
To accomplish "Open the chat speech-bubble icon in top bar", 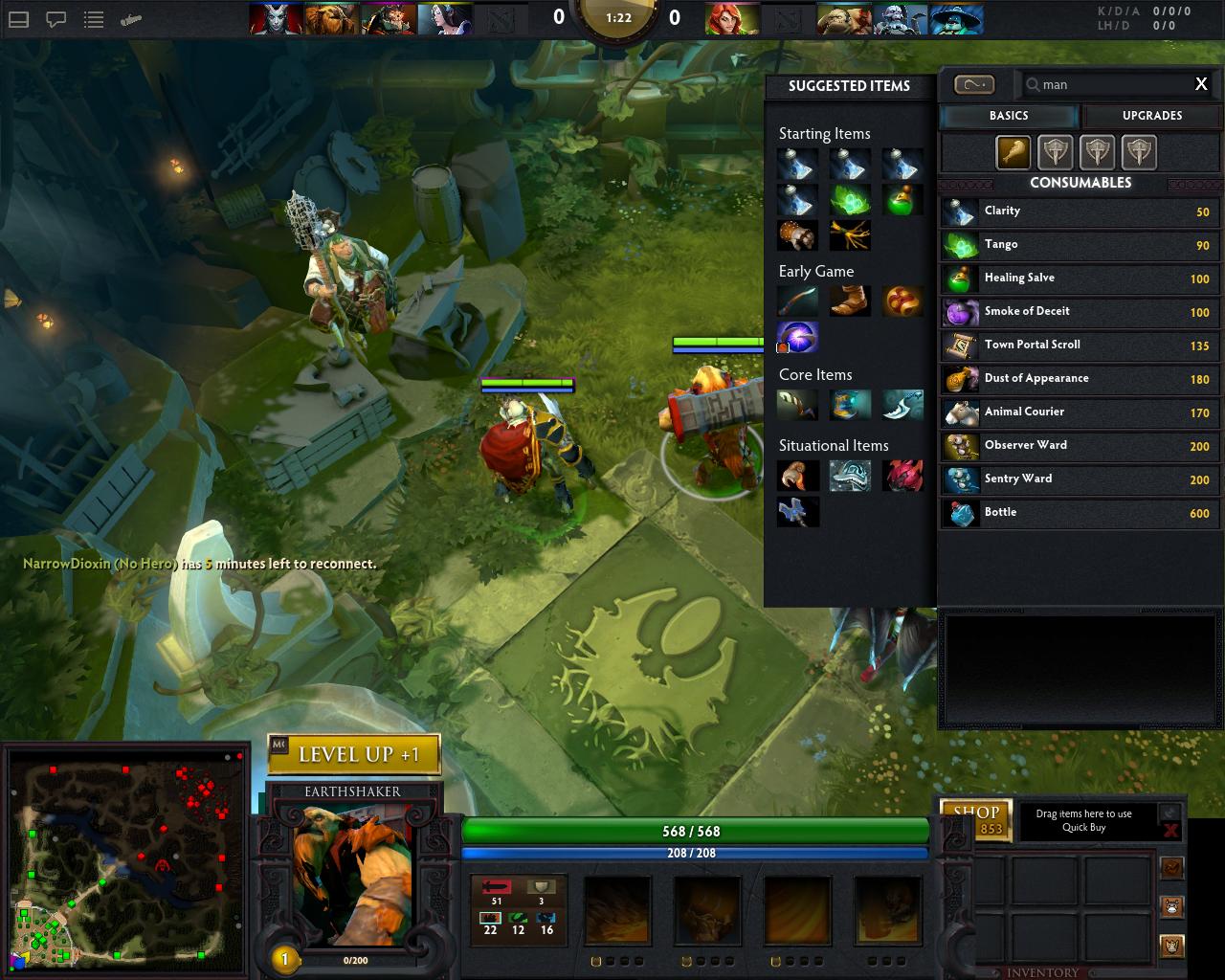I will (56, 18).
